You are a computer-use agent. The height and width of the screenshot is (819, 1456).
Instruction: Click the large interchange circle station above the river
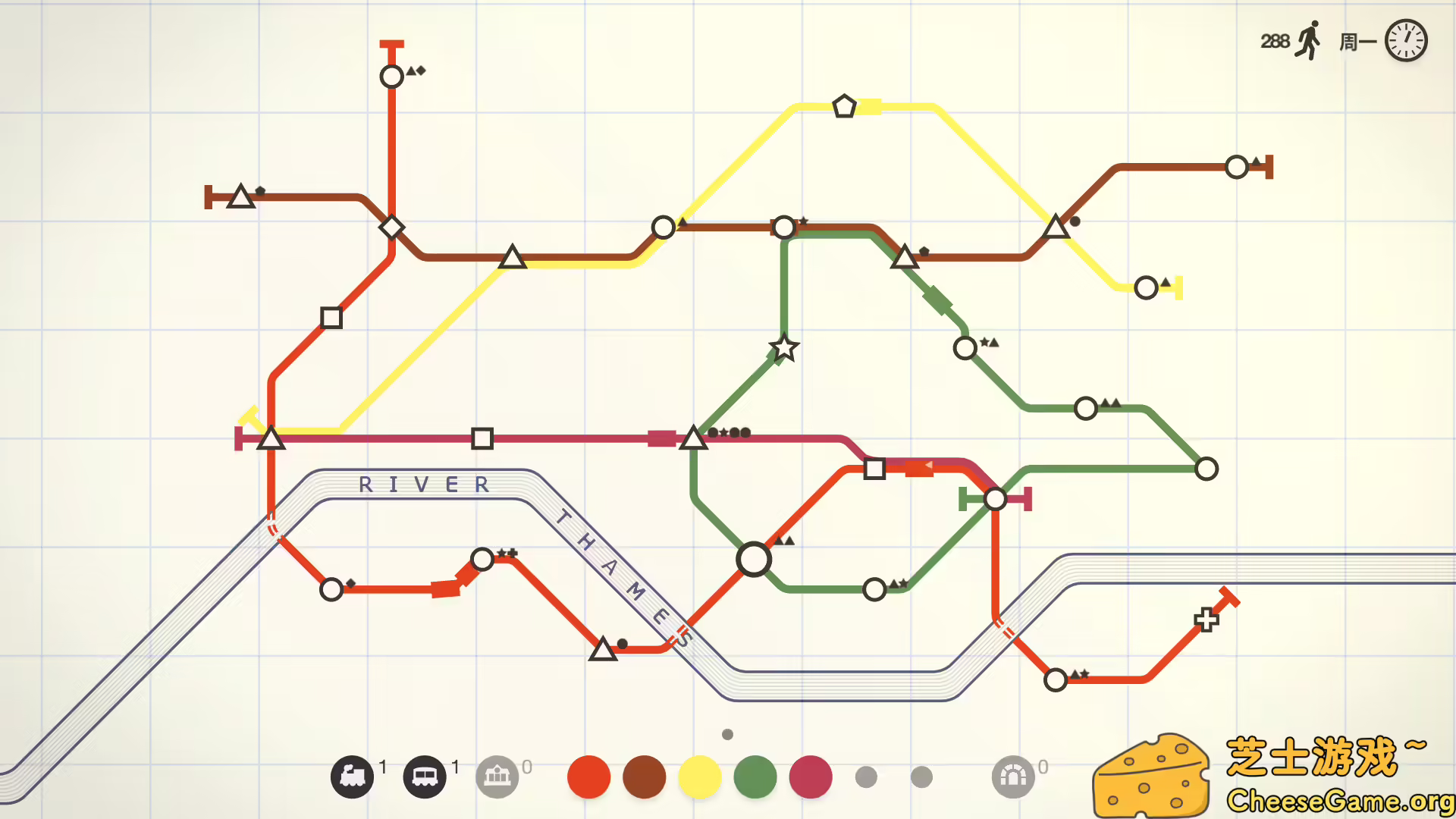[x=755, y=559]
